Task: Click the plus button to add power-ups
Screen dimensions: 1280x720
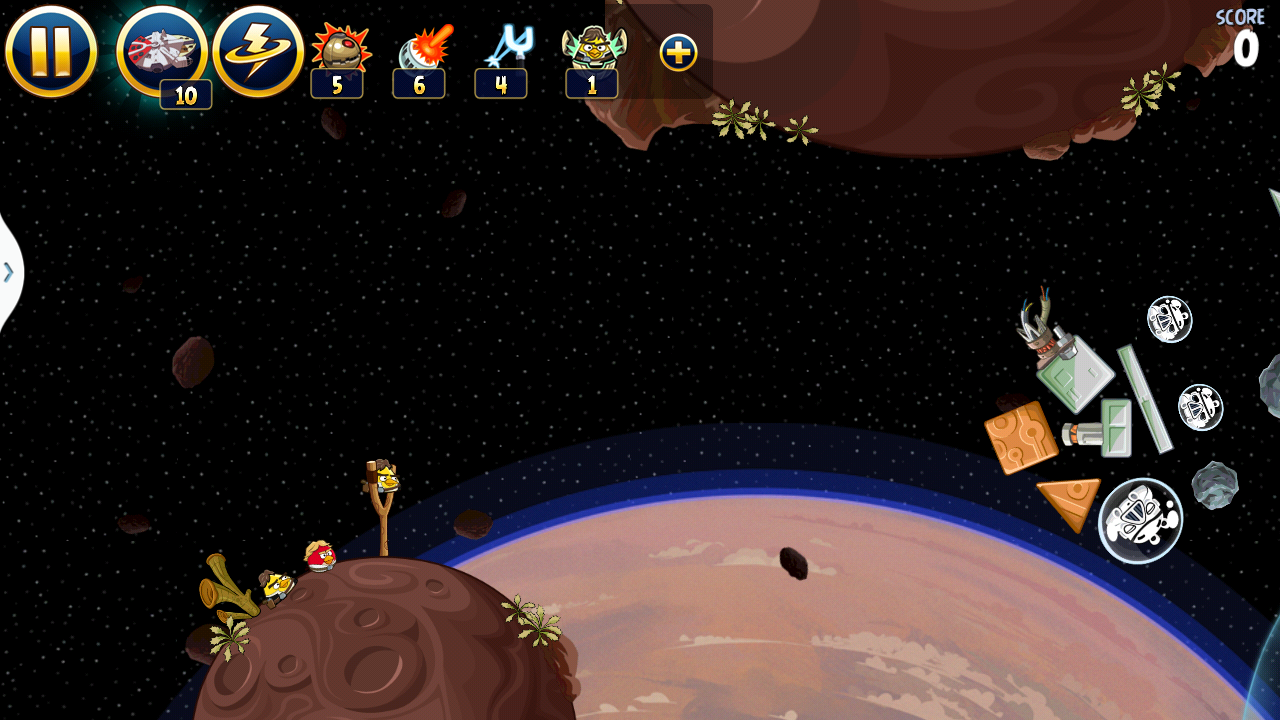Action: tap(678, 53)
